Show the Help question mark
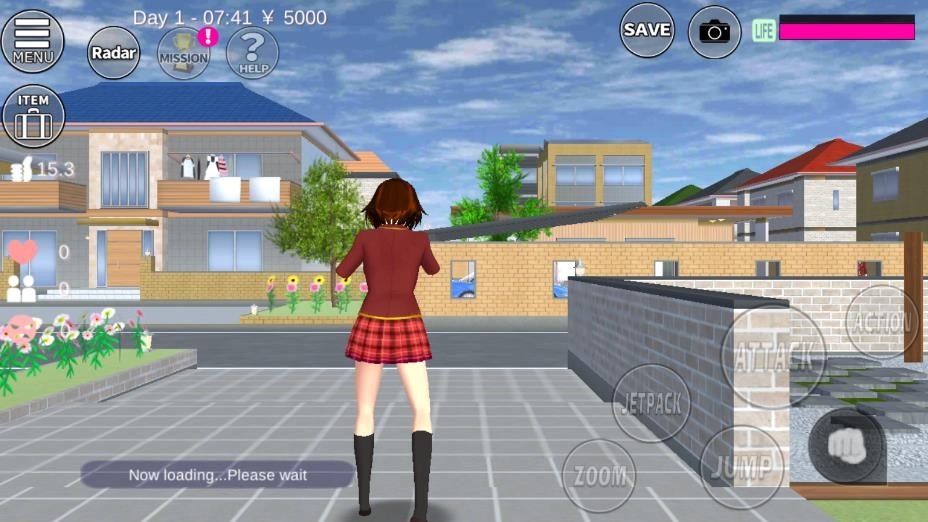The height and width of the screenshot is (522, 928). [252, 52]
